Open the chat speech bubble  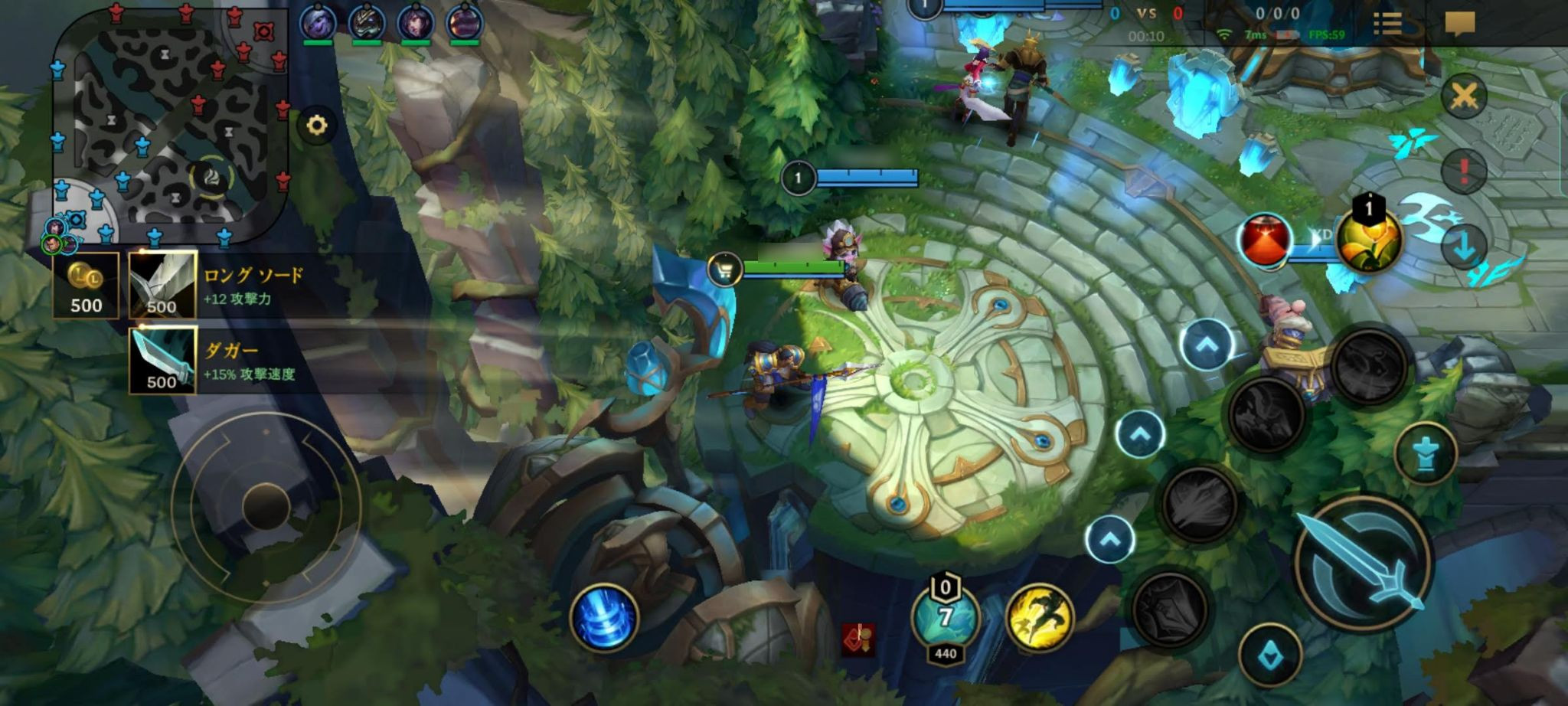pyautogui.click(x=1459, y=23)
